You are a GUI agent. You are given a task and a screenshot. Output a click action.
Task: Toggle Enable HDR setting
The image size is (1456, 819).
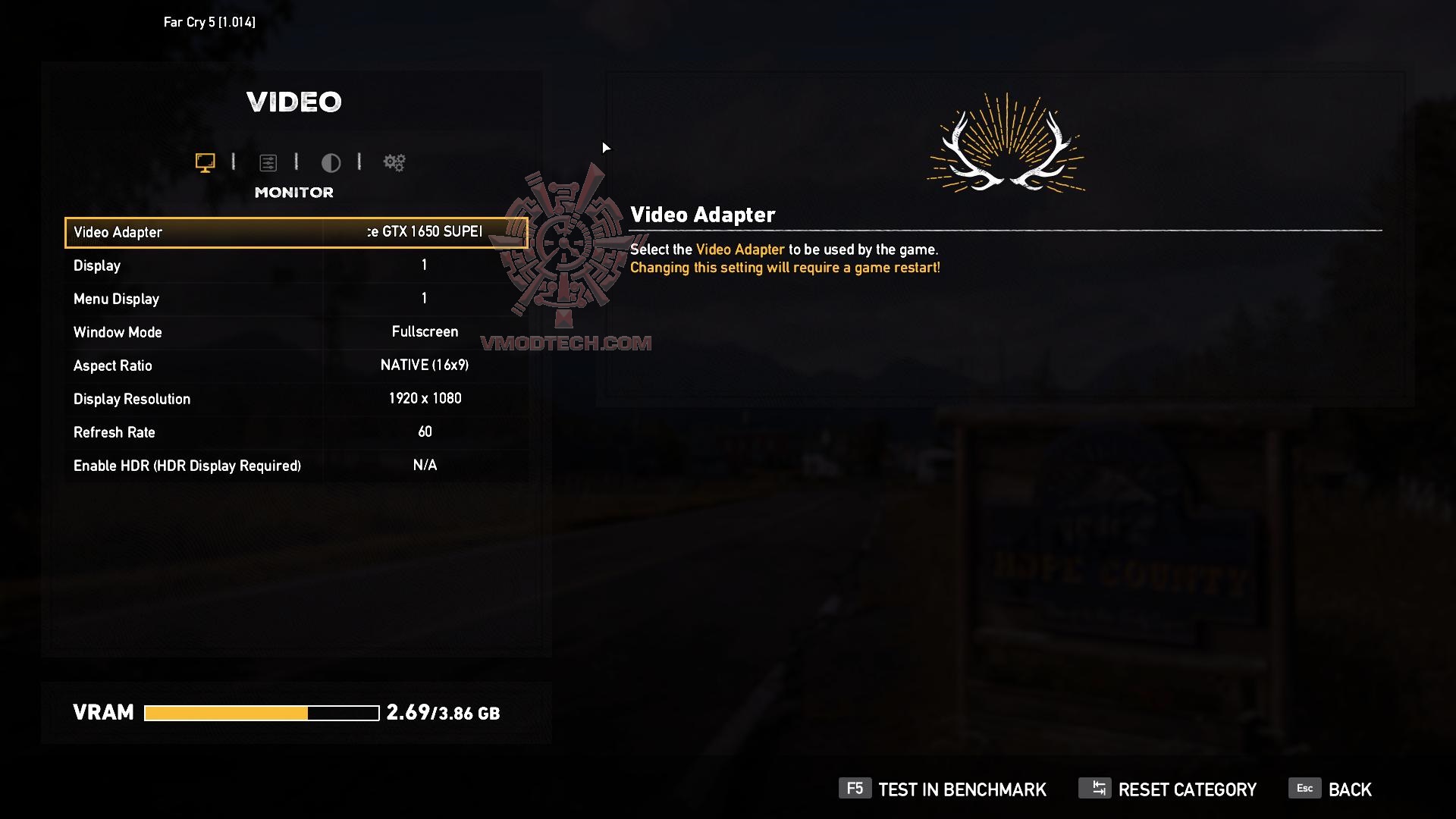click(296, 465)
